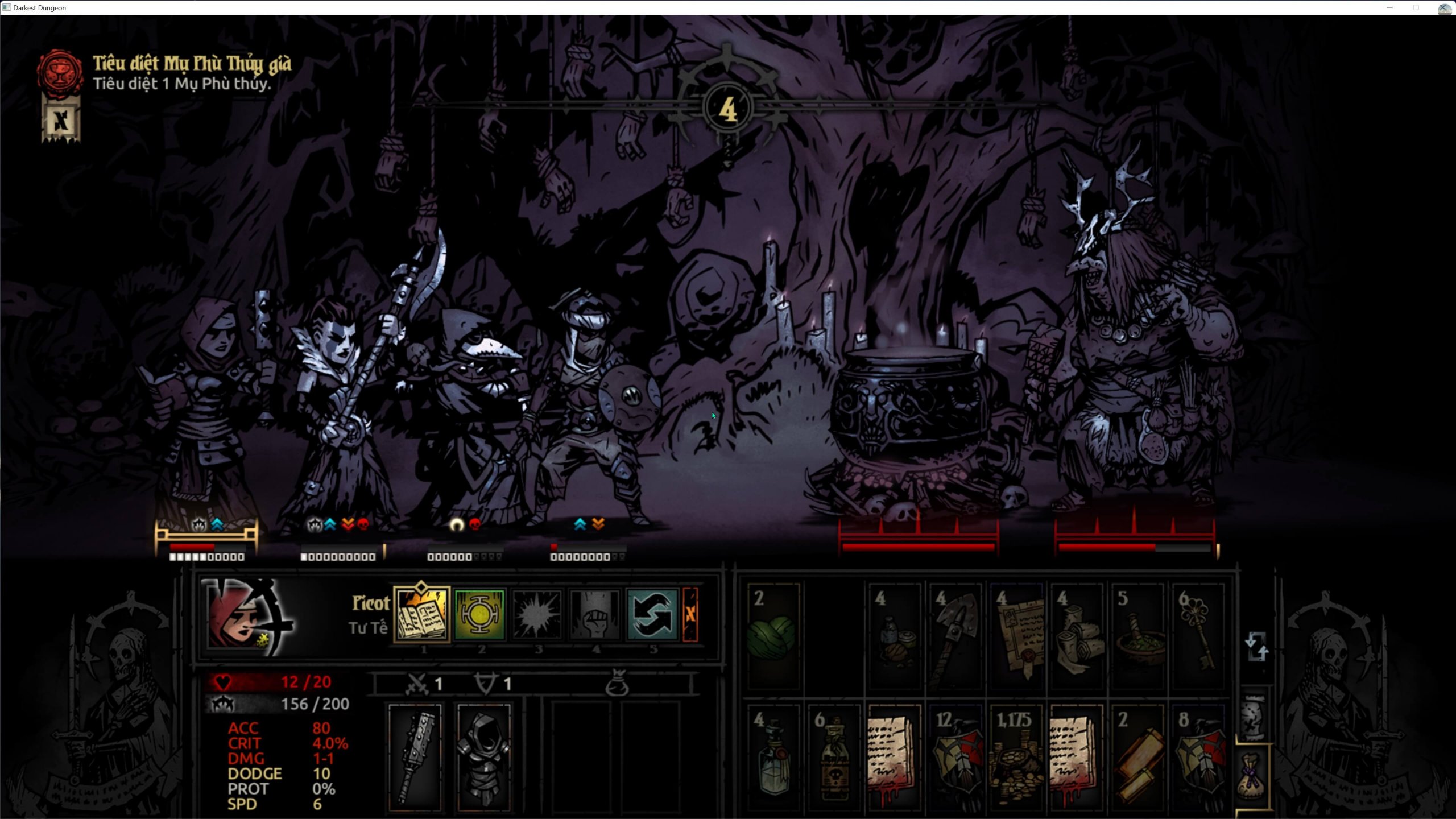
Task: Close the Darkest Dungeon window
Action: 1444,7
